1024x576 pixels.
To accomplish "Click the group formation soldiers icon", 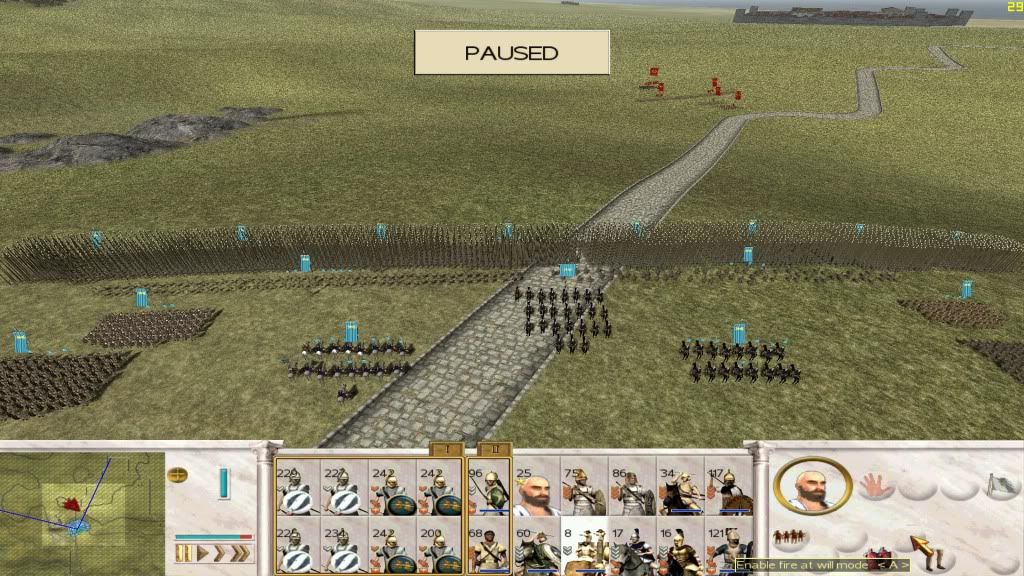I will (791, 537).
